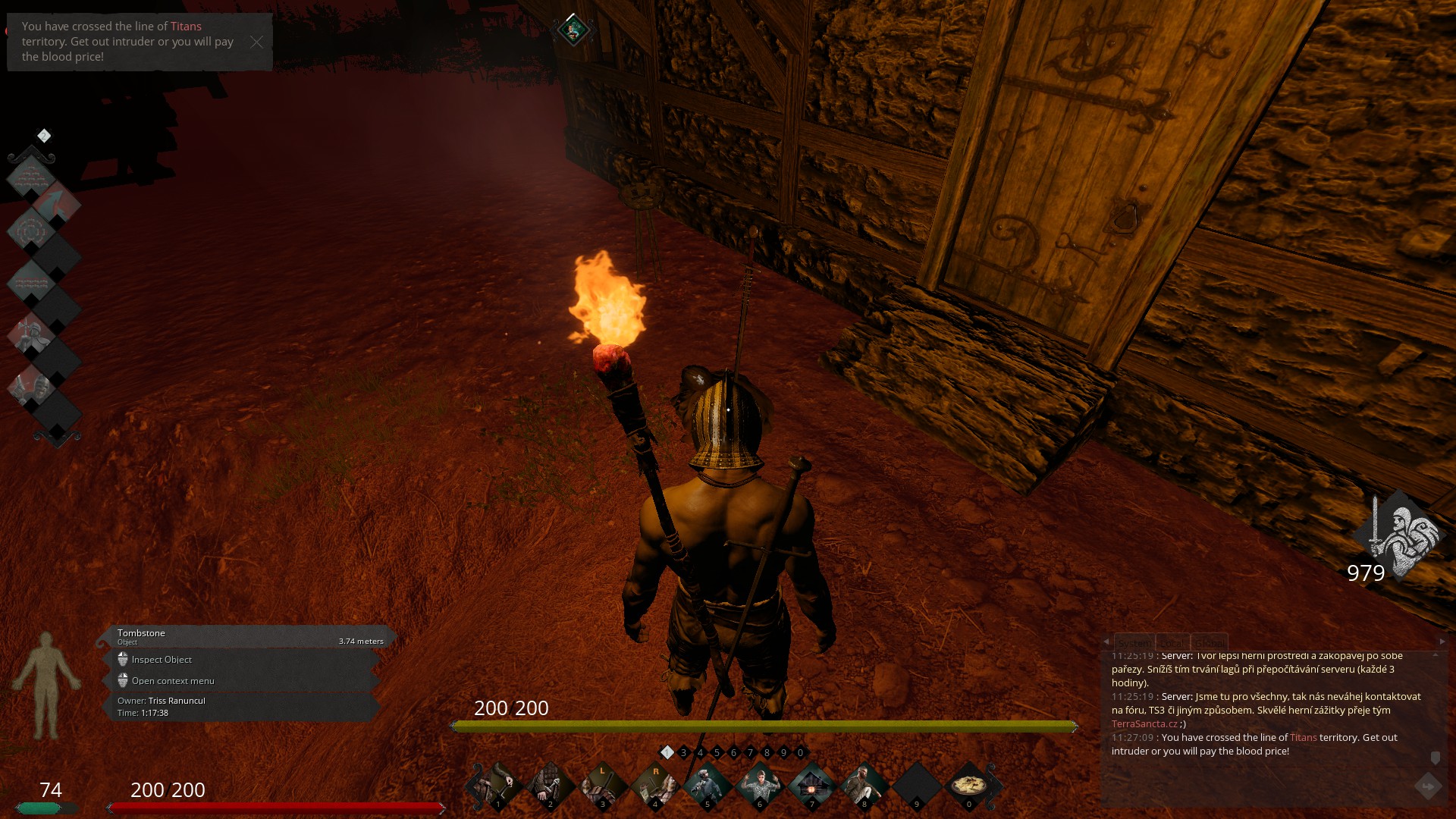
Task: Close the Titans territory warning notification
Action: pyautogui.click(x=256, y=42)
